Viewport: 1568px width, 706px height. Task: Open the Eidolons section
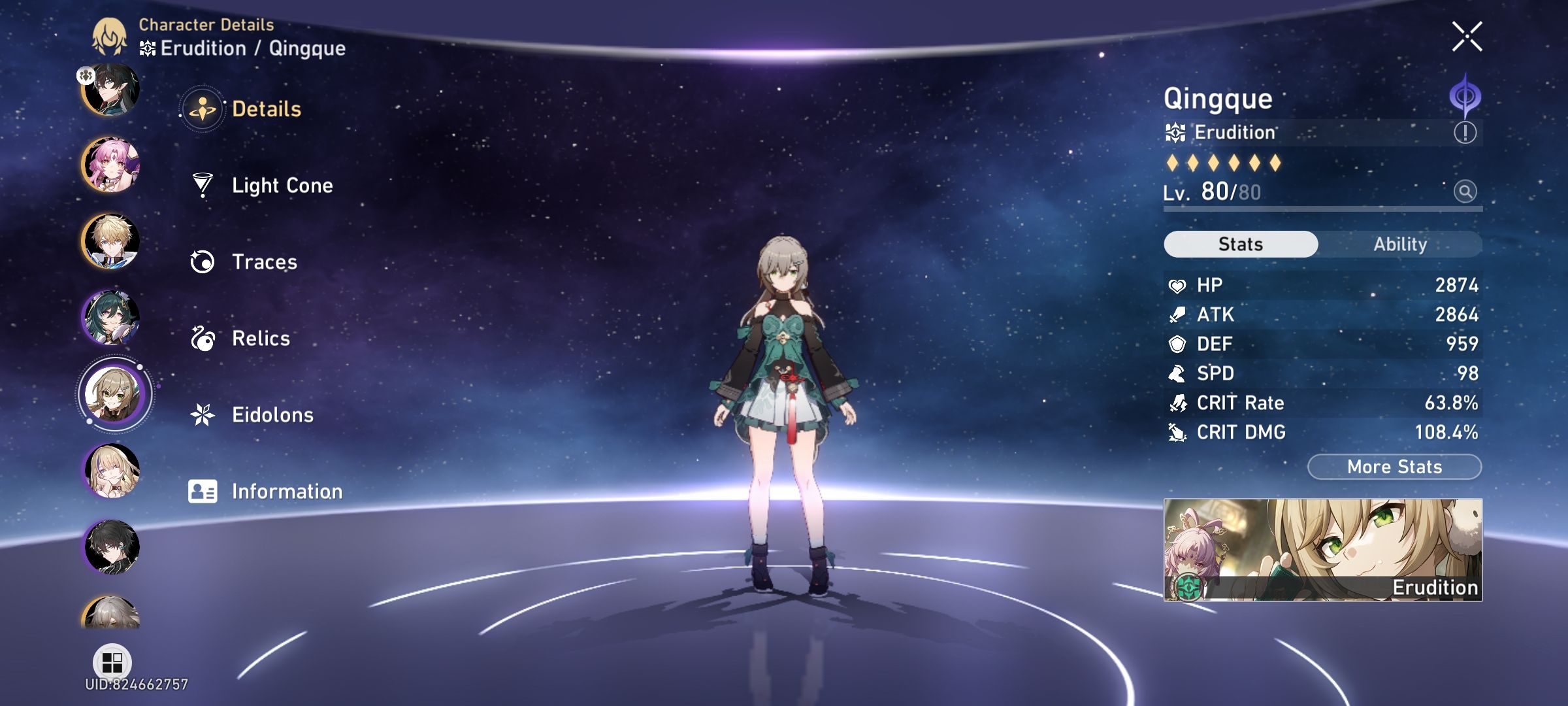[204, 414]
